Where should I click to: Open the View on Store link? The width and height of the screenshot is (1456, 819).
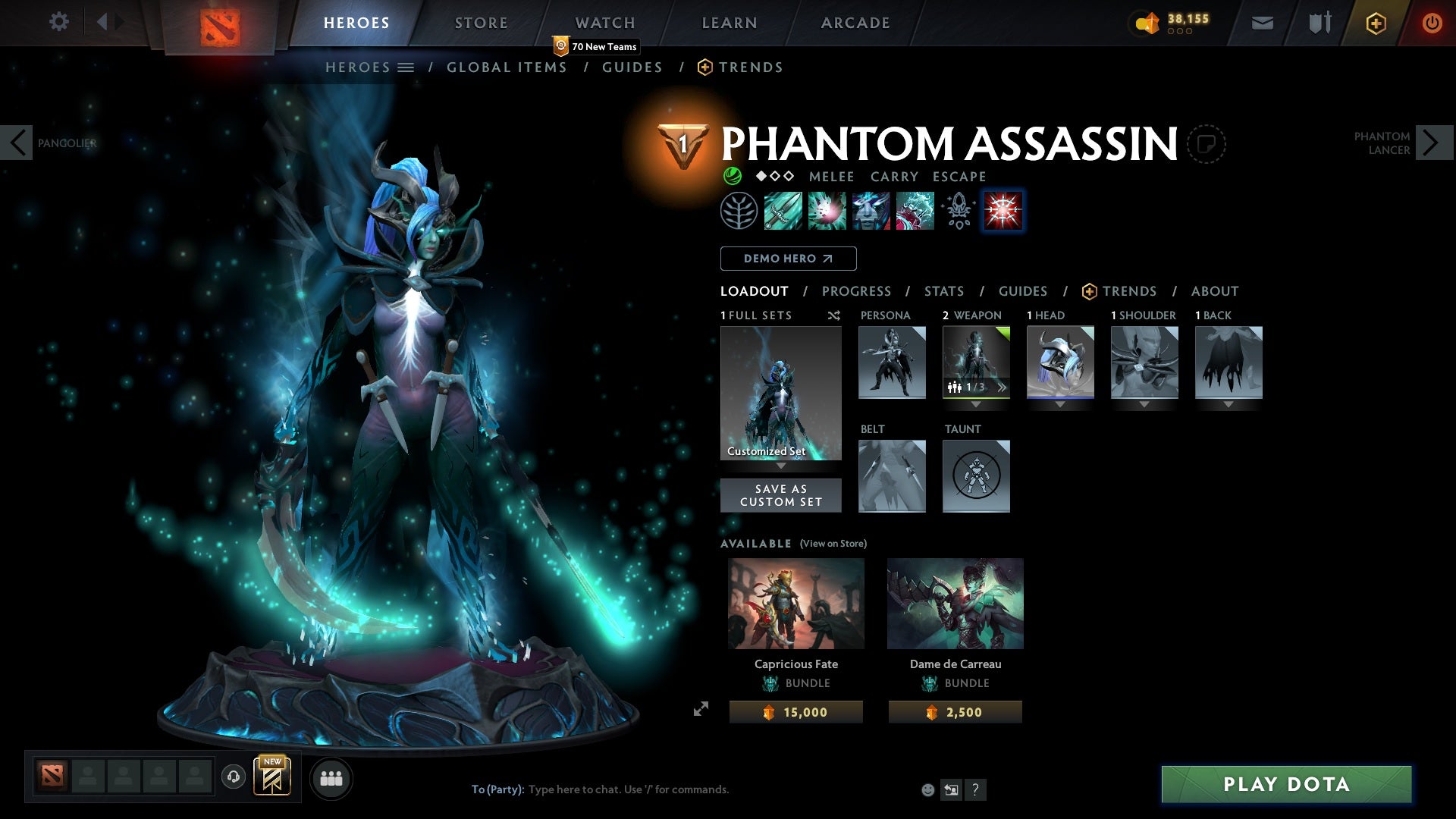click(832, 544)
